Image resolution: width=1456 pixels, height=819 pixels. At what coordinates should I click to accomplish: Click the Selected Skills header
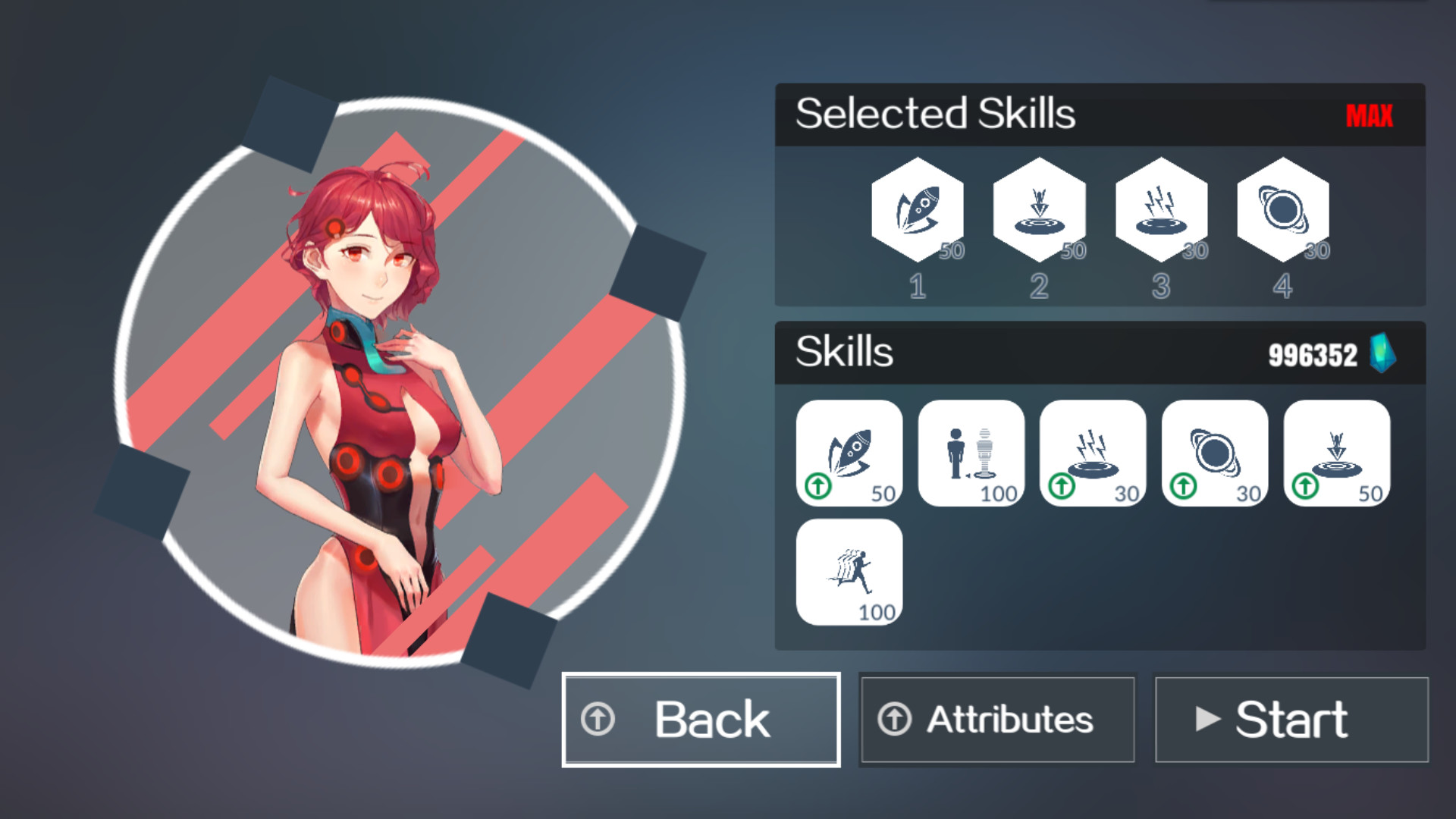pyautogui.click(x=936, y=114)
